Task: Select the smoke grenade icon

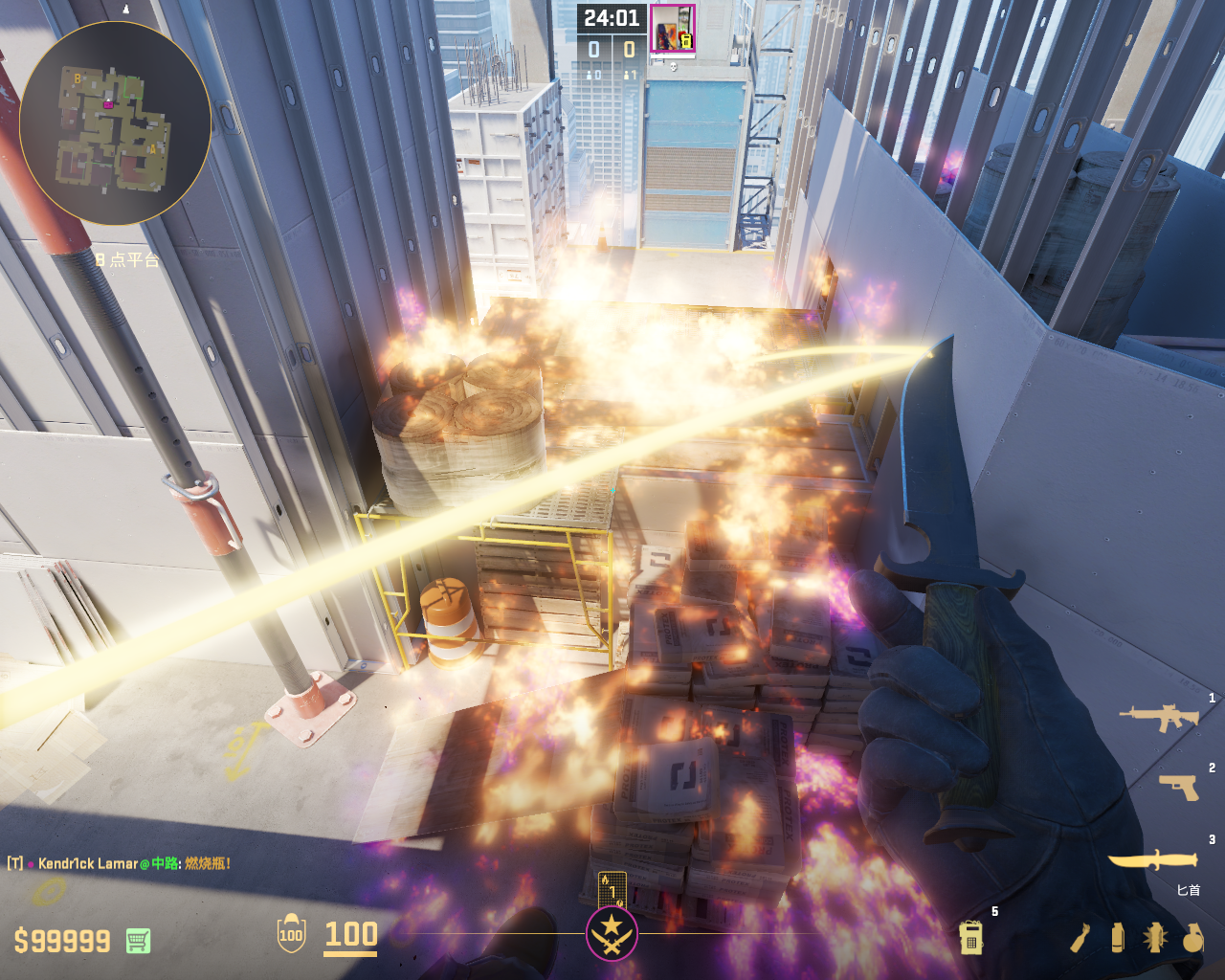Action: coord(1117,938)
